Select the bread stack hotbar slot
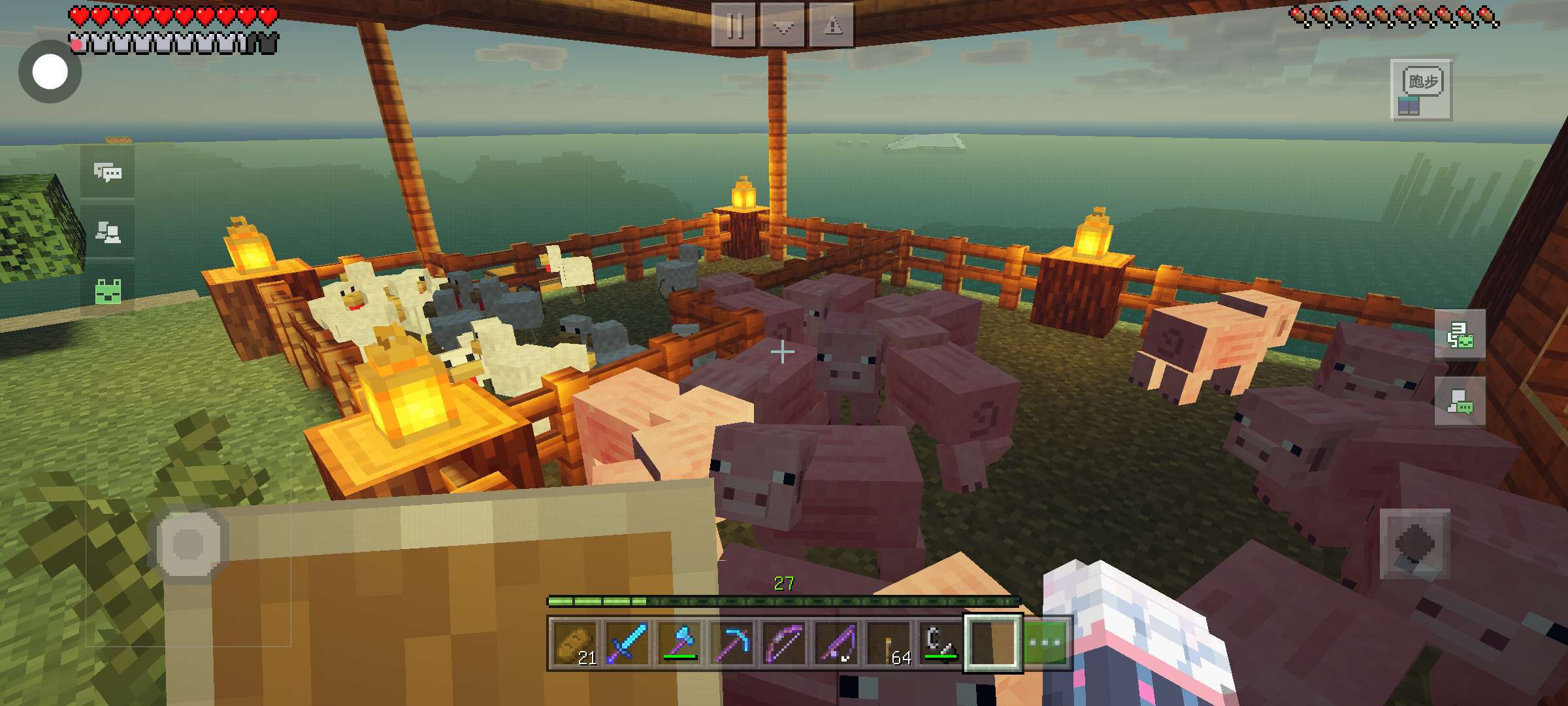This screenshot has width=1568, height=706. tap(574, 643)
